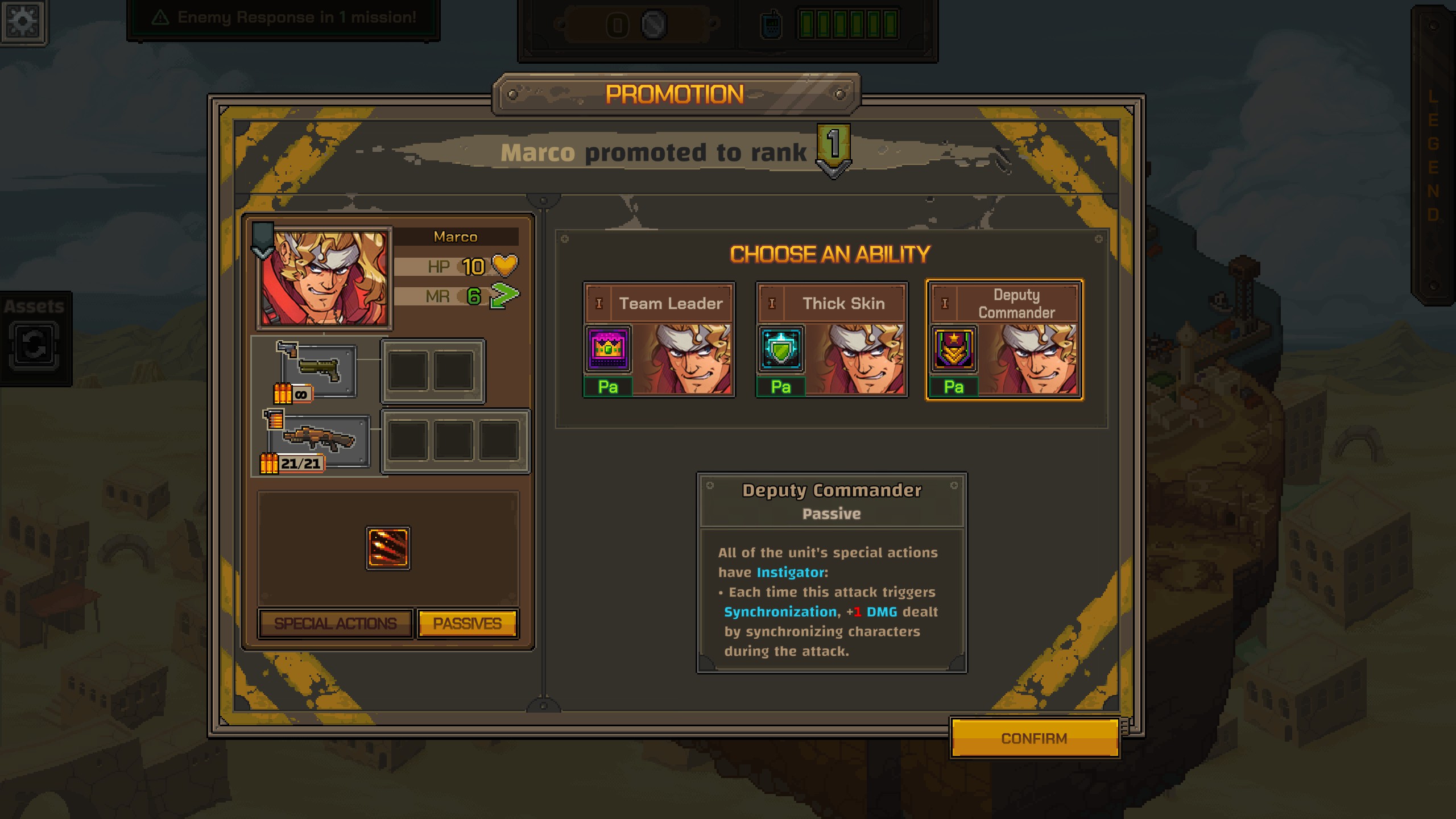Screen dimensions: 1456x819
Task: Click the orange slash skill icon
Action: (x=388, y=548)
